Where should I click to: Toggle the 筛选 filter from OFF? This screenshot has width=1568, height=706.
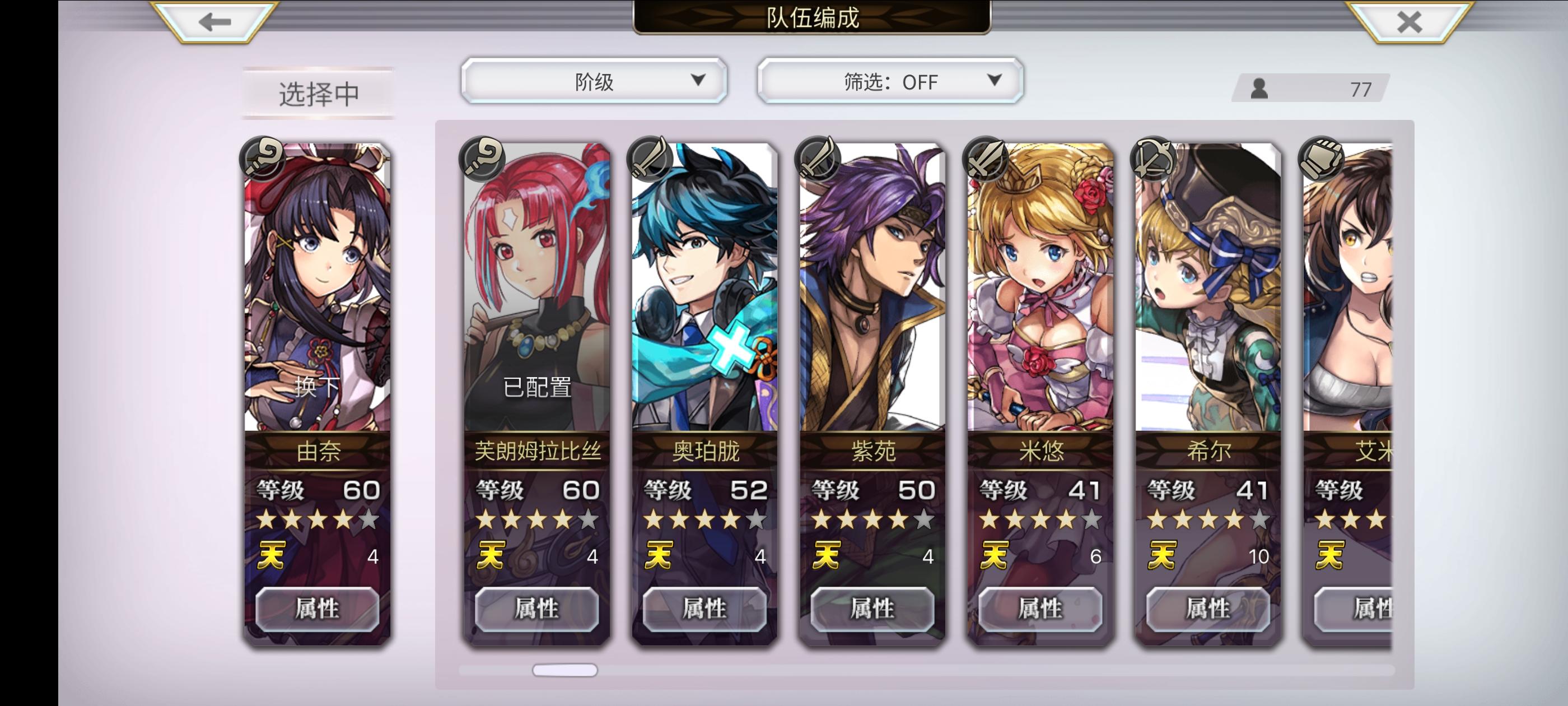tap(888, 82)
